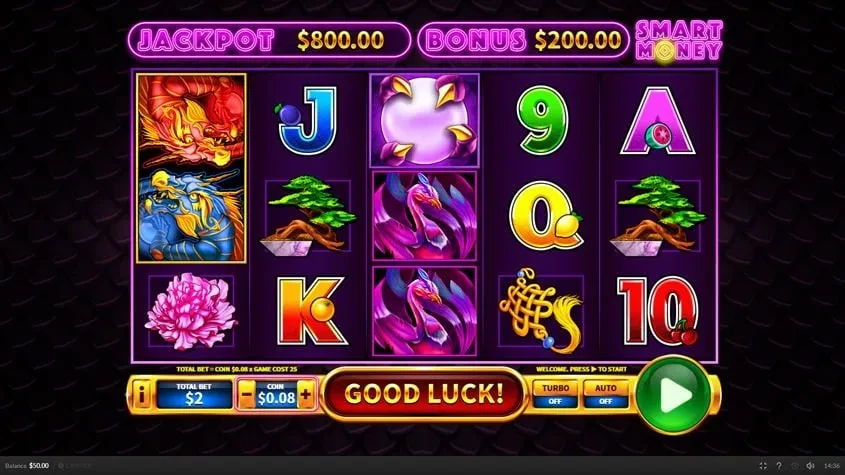Turn on Auto spin
The width and height of the screenshot is (845, 475).
(607, 394)
